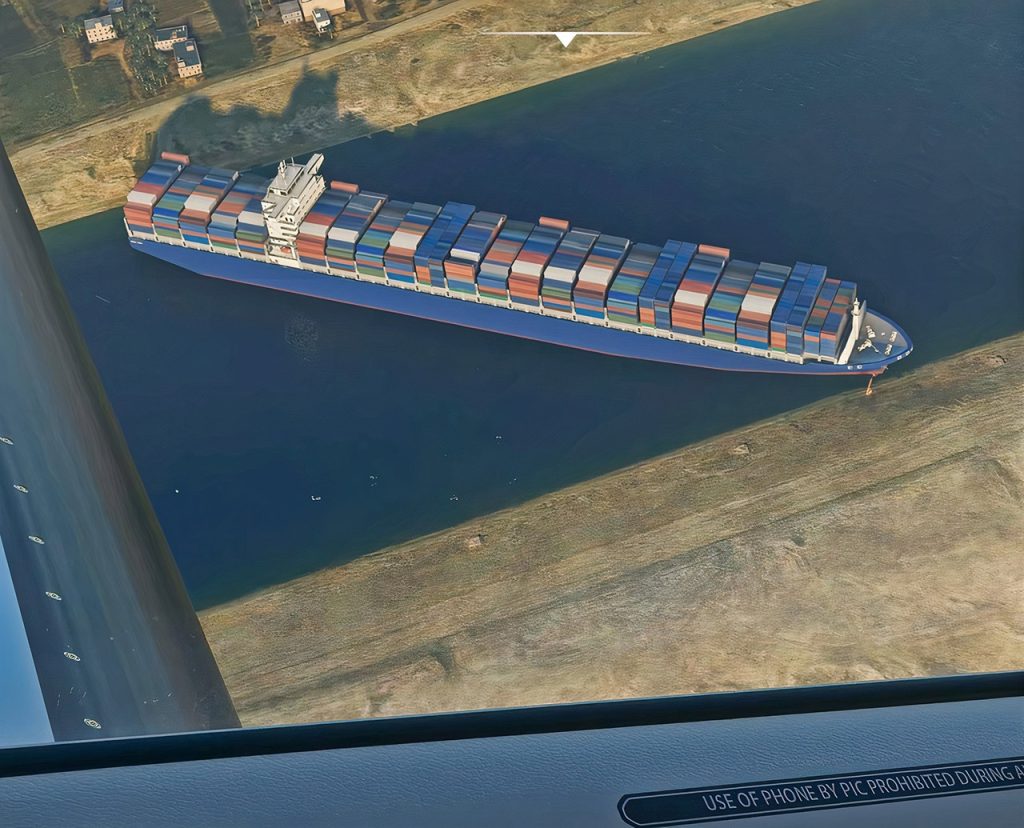Expand the top toolbar arrow handle
This screenshot has width=1024, height=828.
pos(566,39)
